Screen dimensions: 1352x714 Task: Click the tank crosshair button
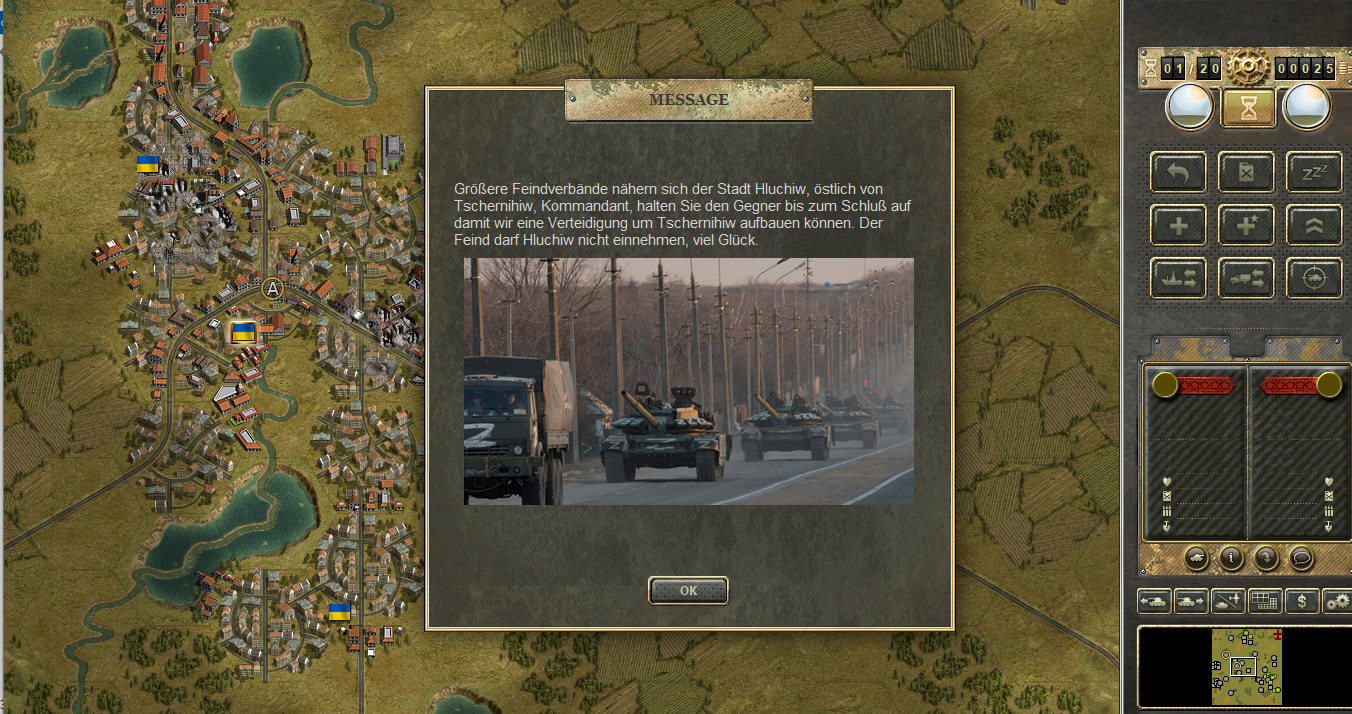pos(1313,278)
